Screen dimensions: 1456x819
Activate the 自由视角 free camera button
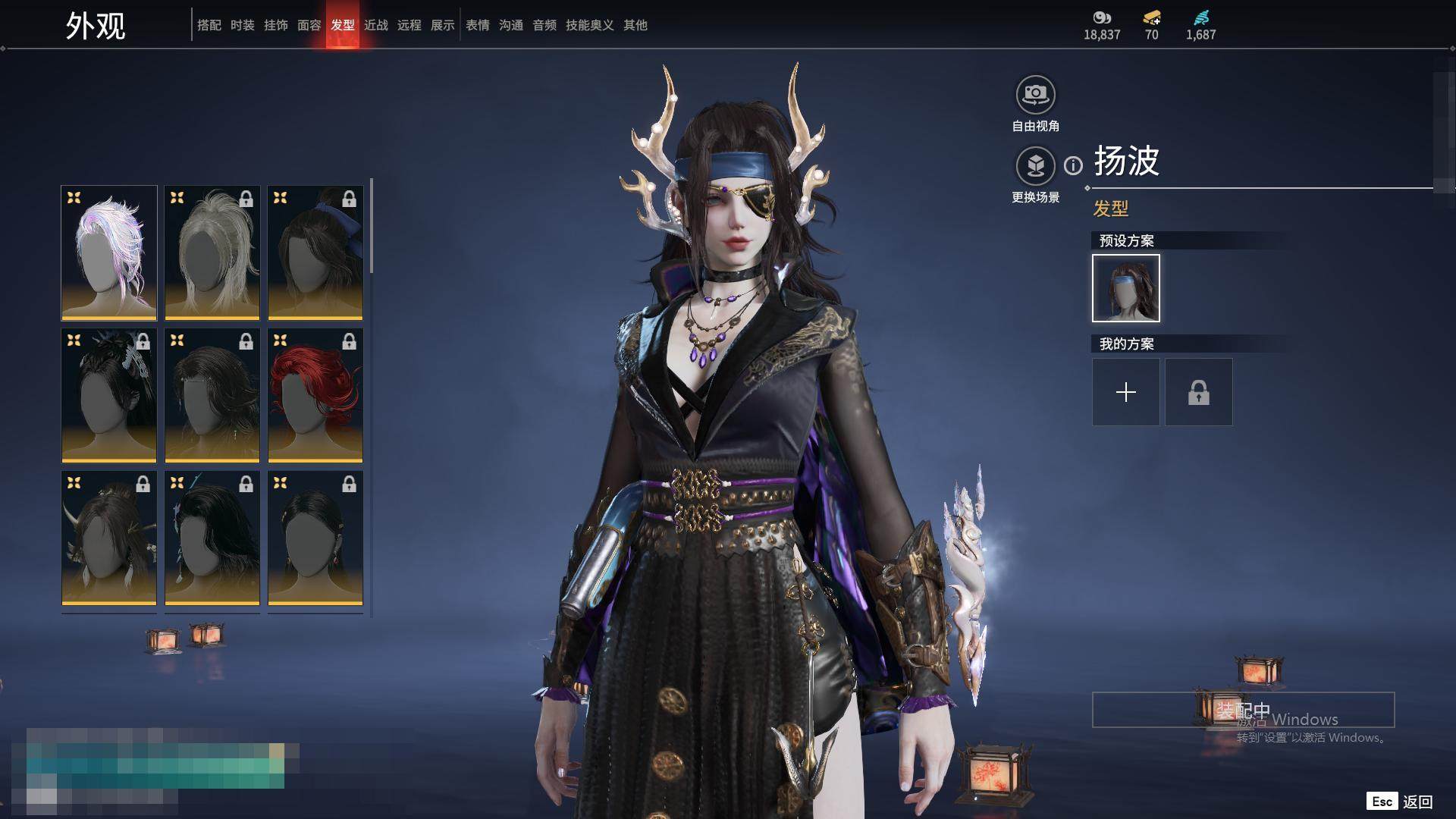[x=1035, y=96]
